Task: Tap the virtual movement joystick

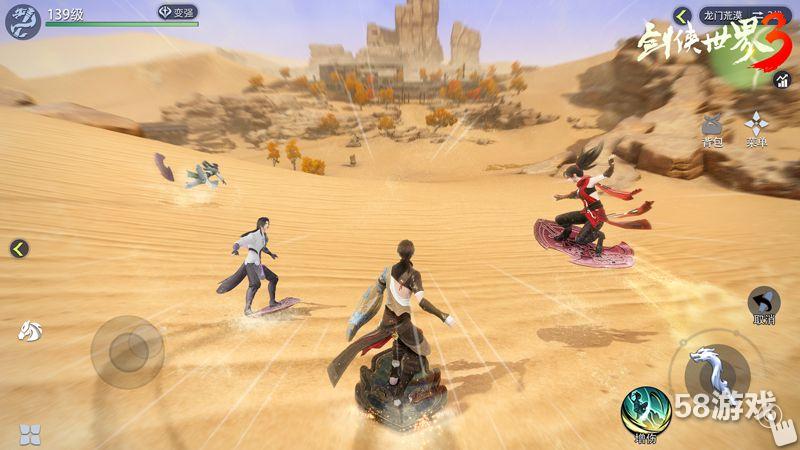Action: point(127,351)
